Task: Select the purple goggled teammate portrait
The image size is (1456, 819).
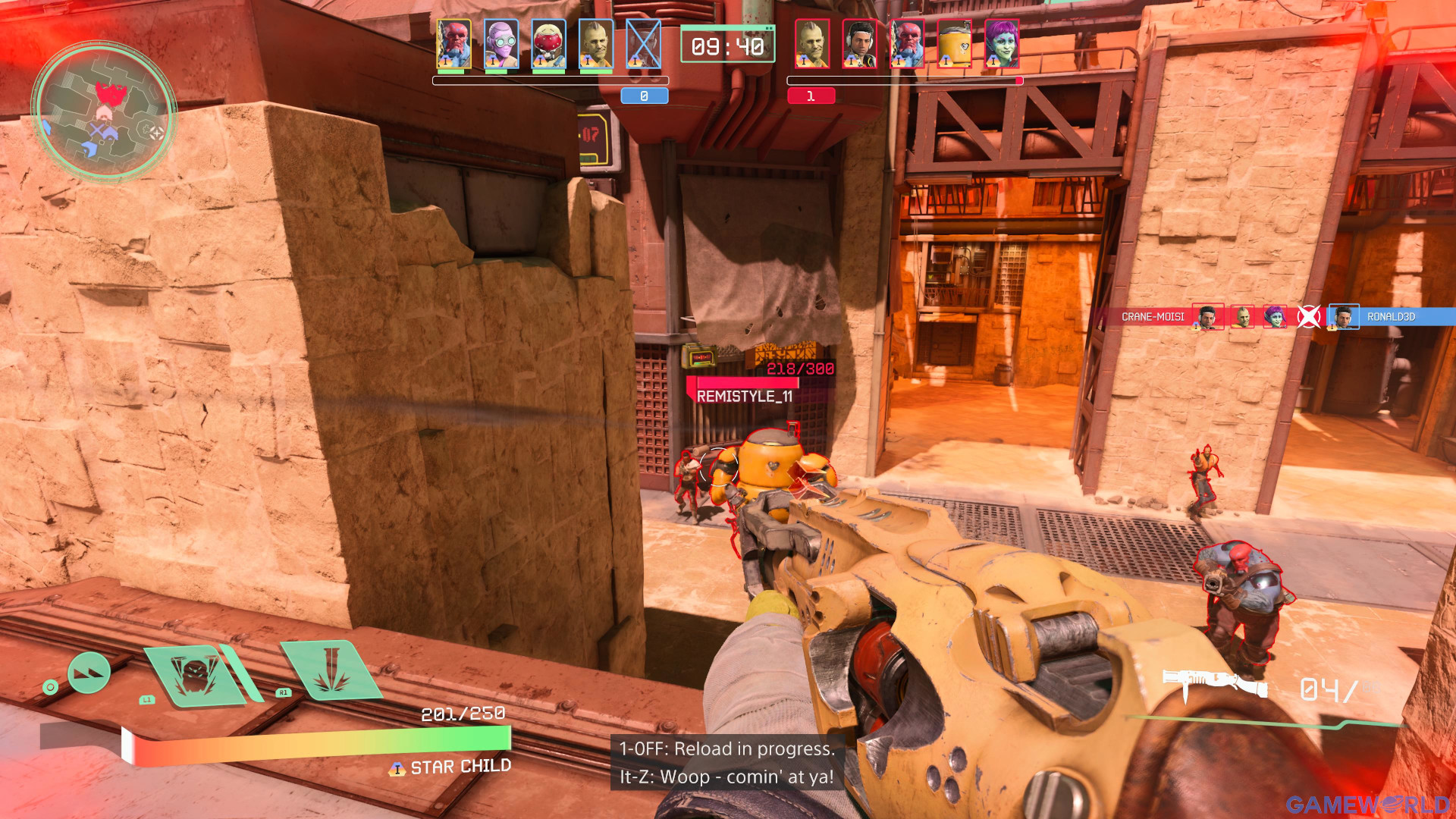Action: 500,44
